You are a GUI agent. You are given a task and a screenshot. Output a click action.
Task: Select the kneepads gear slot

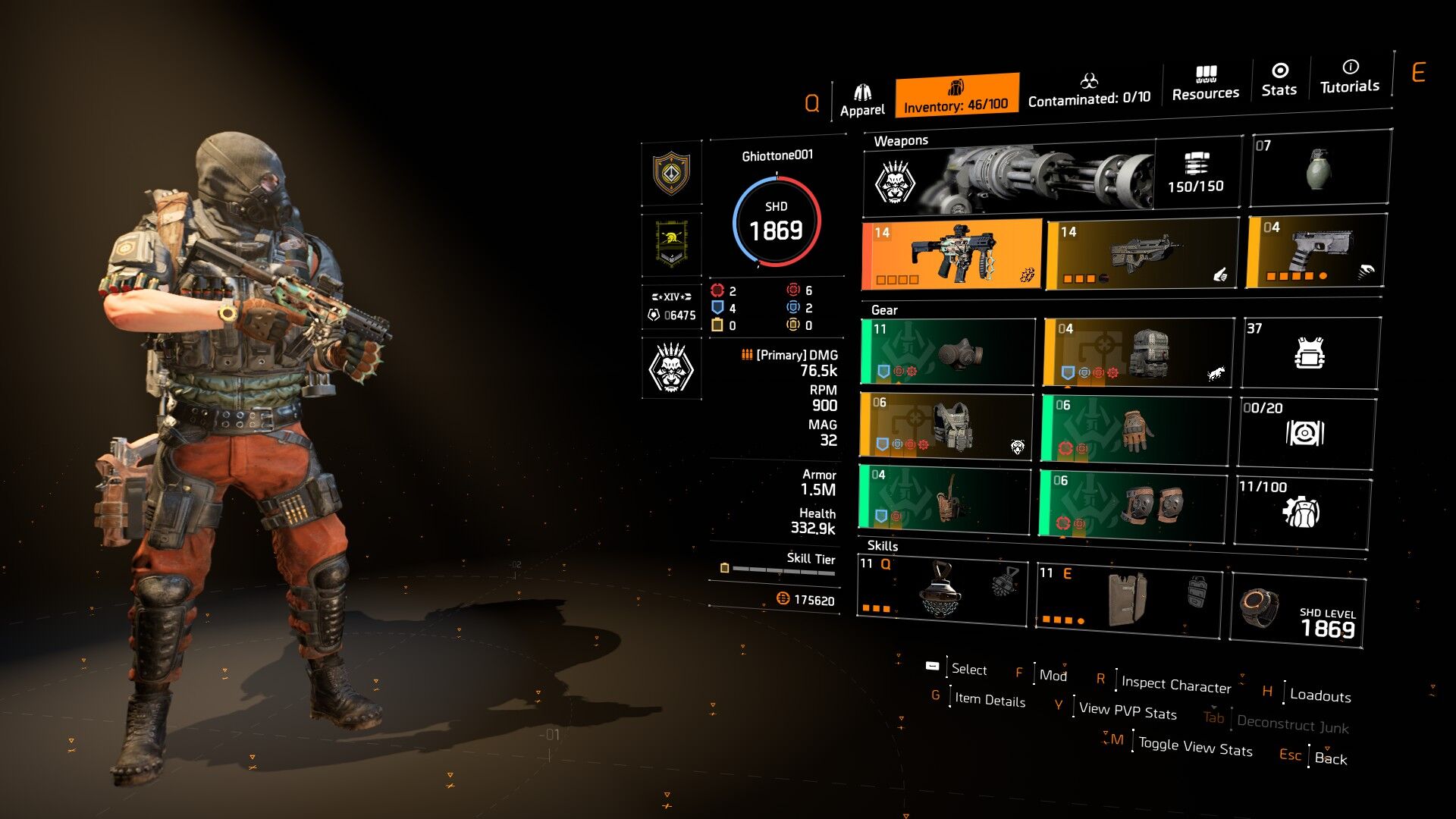coord(1132,504)
